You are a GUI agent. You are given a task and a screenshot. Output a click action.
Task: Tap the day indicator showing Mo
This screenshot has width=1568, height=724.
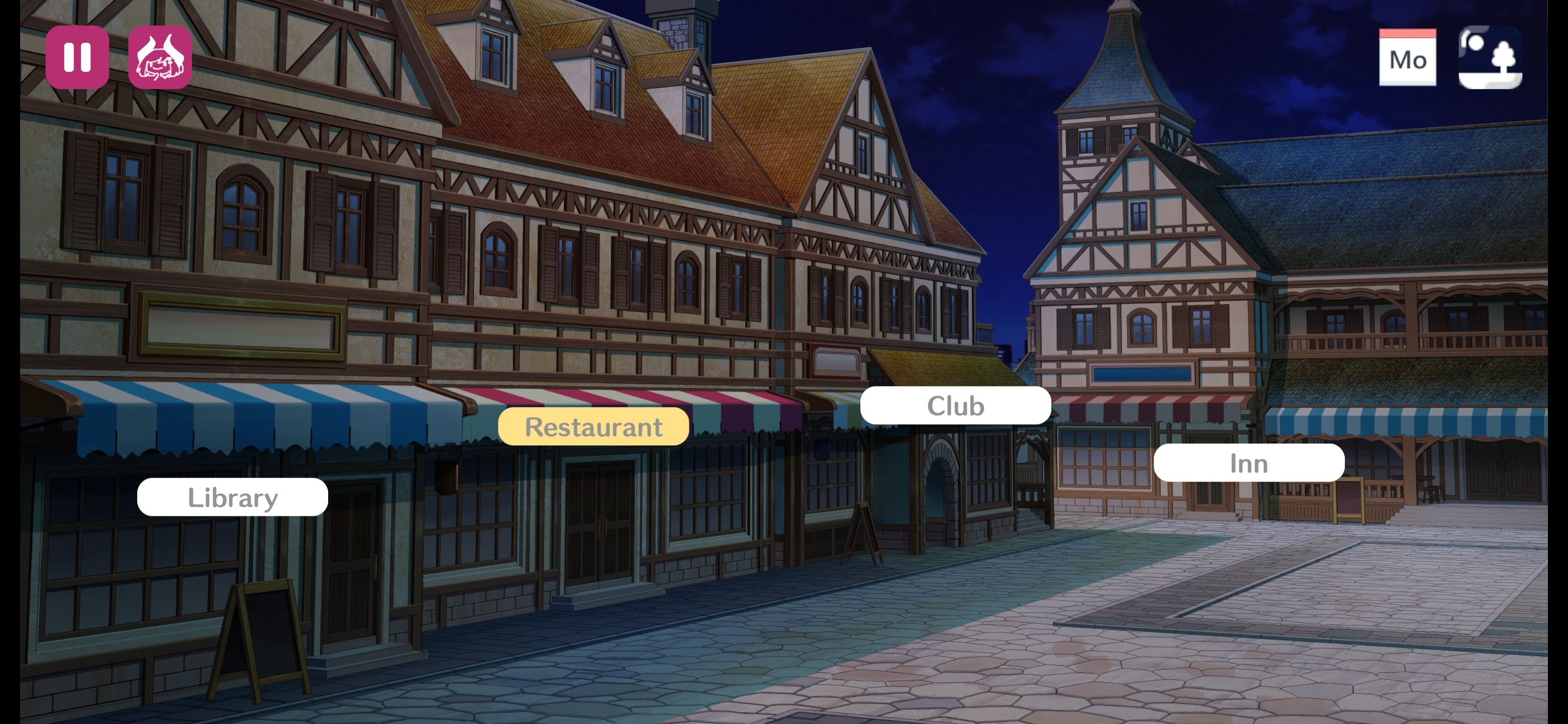(x=1408, y=59)
